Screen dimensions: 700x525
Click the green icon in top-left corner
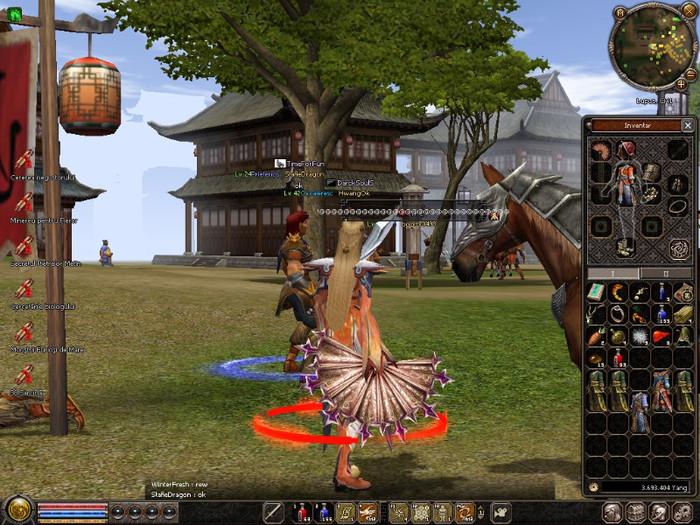(x=14, y=13)
